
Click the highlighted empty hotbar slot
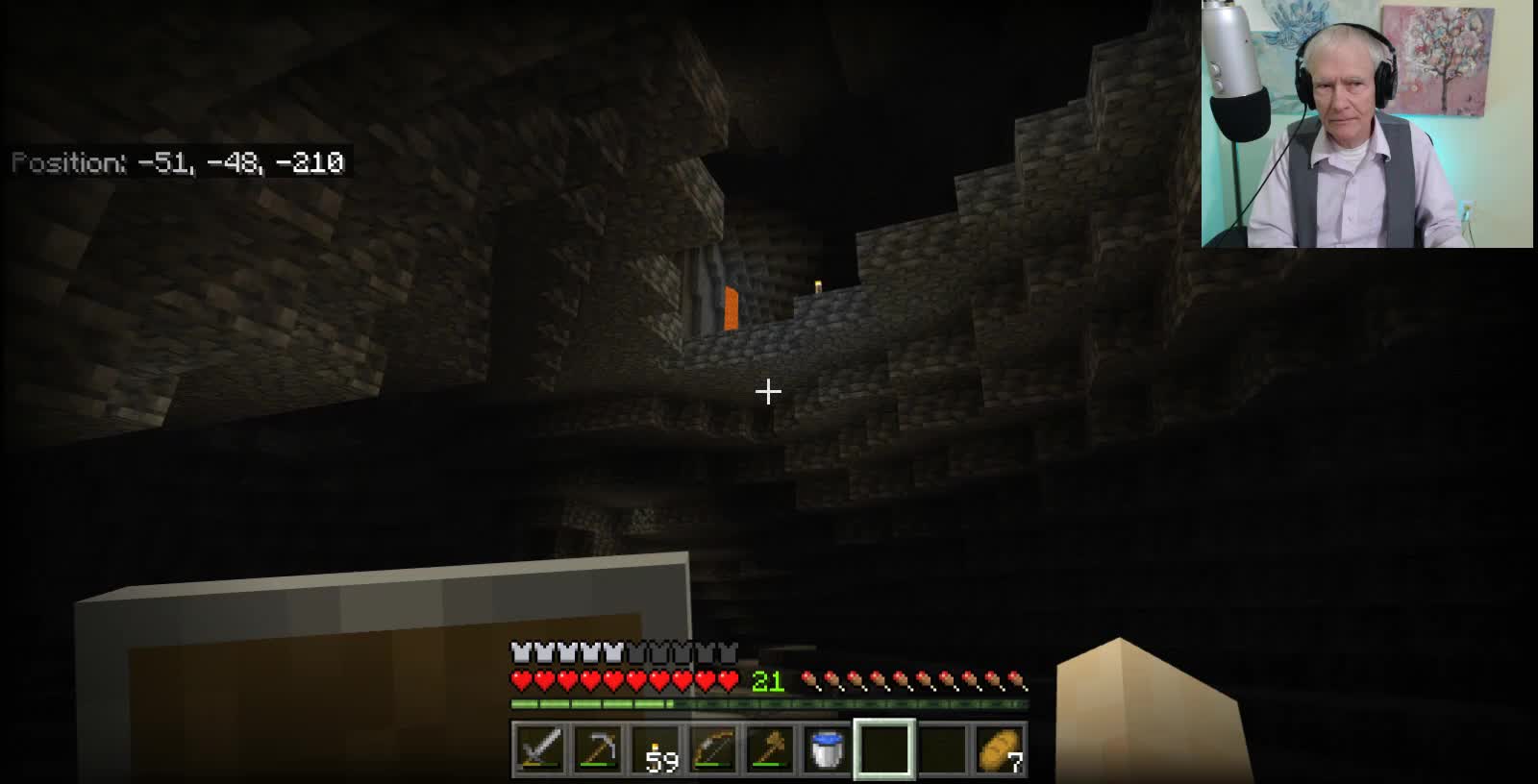884,748
